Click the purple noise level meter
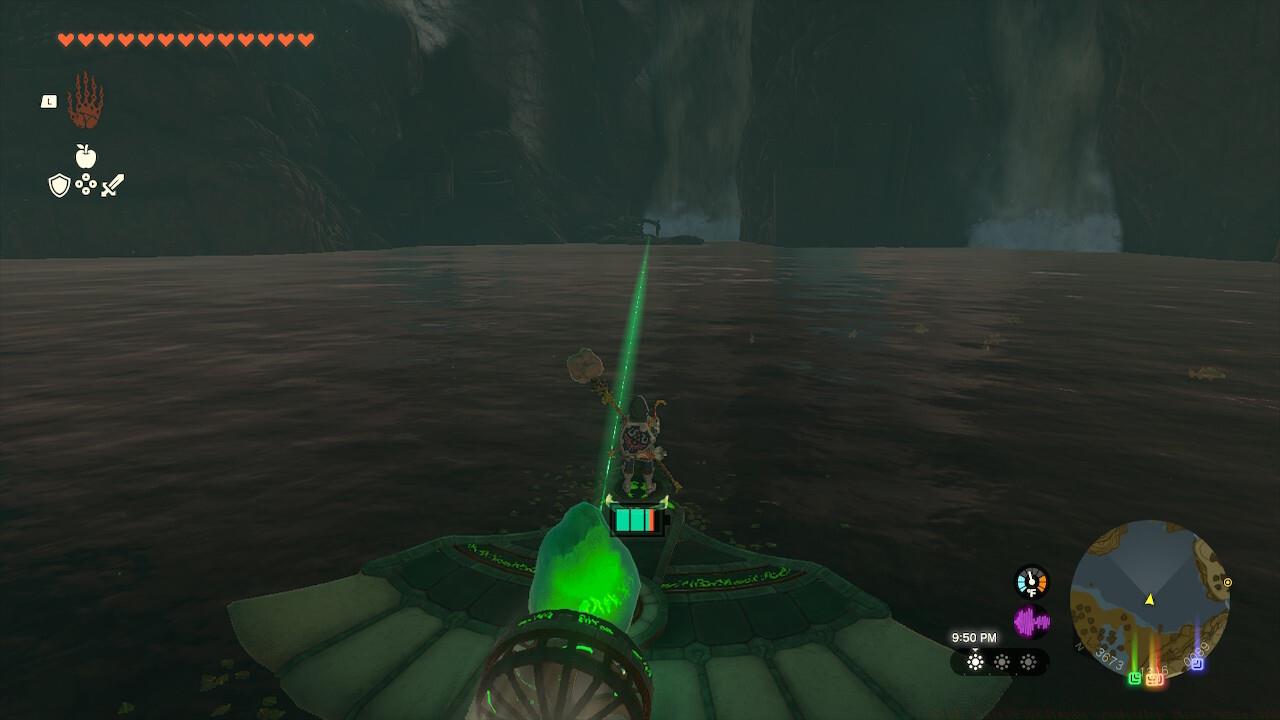This screenshot has height=720, width=1280. [1031, 620]
